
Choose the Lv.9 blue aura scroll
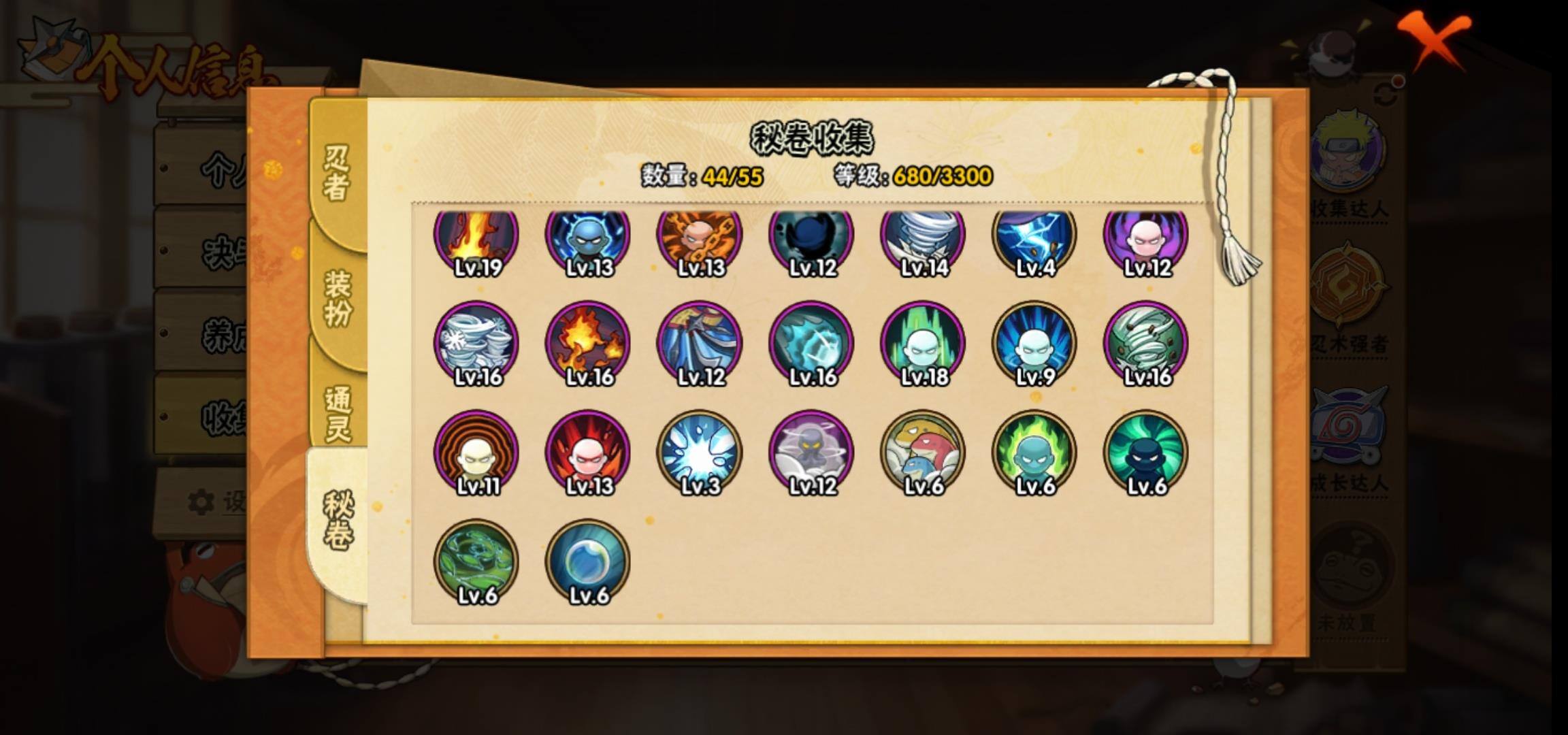coord(1034,344)
